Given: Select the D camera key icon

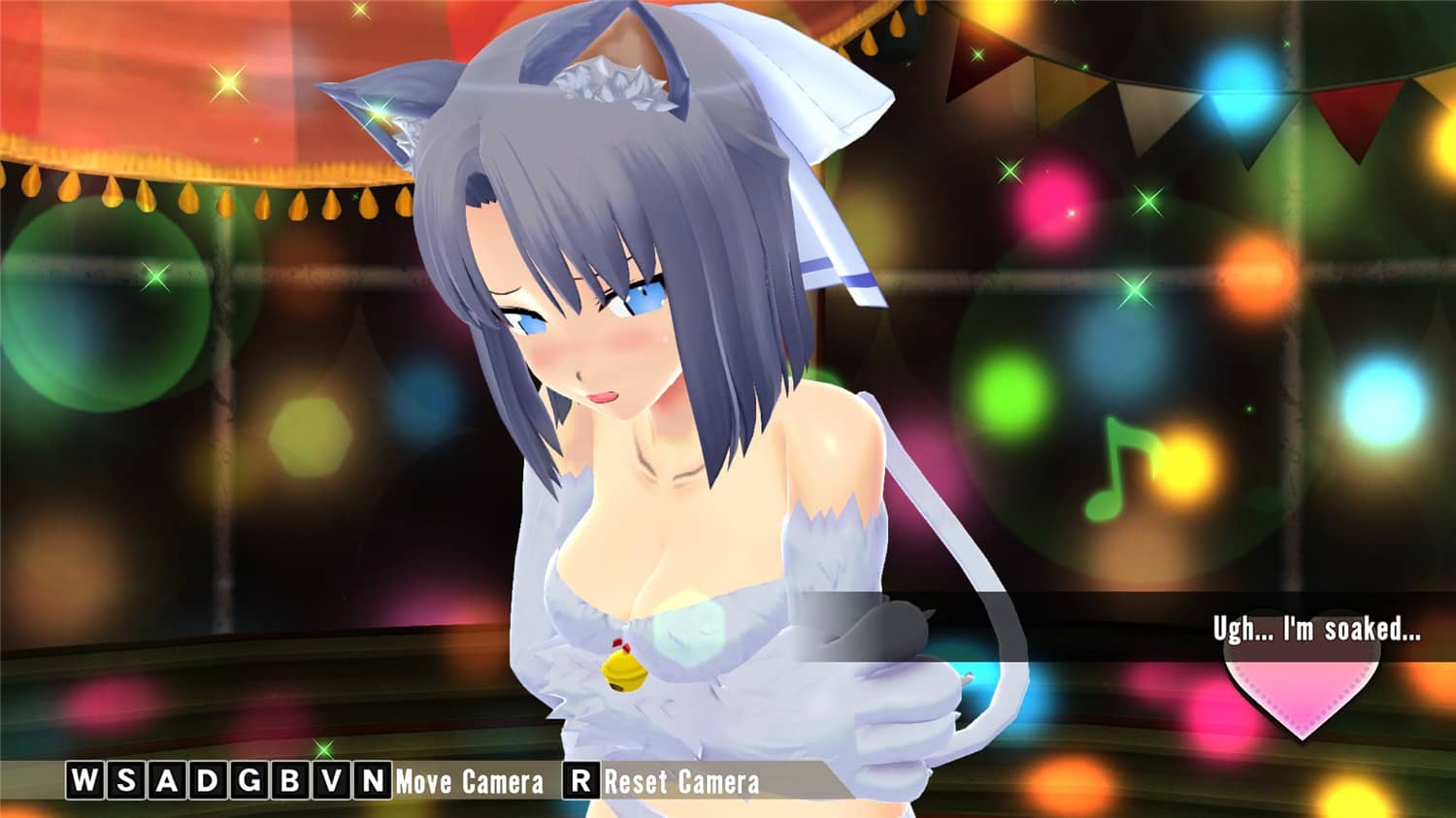Looking at the screenshot, I should [208, 779].
